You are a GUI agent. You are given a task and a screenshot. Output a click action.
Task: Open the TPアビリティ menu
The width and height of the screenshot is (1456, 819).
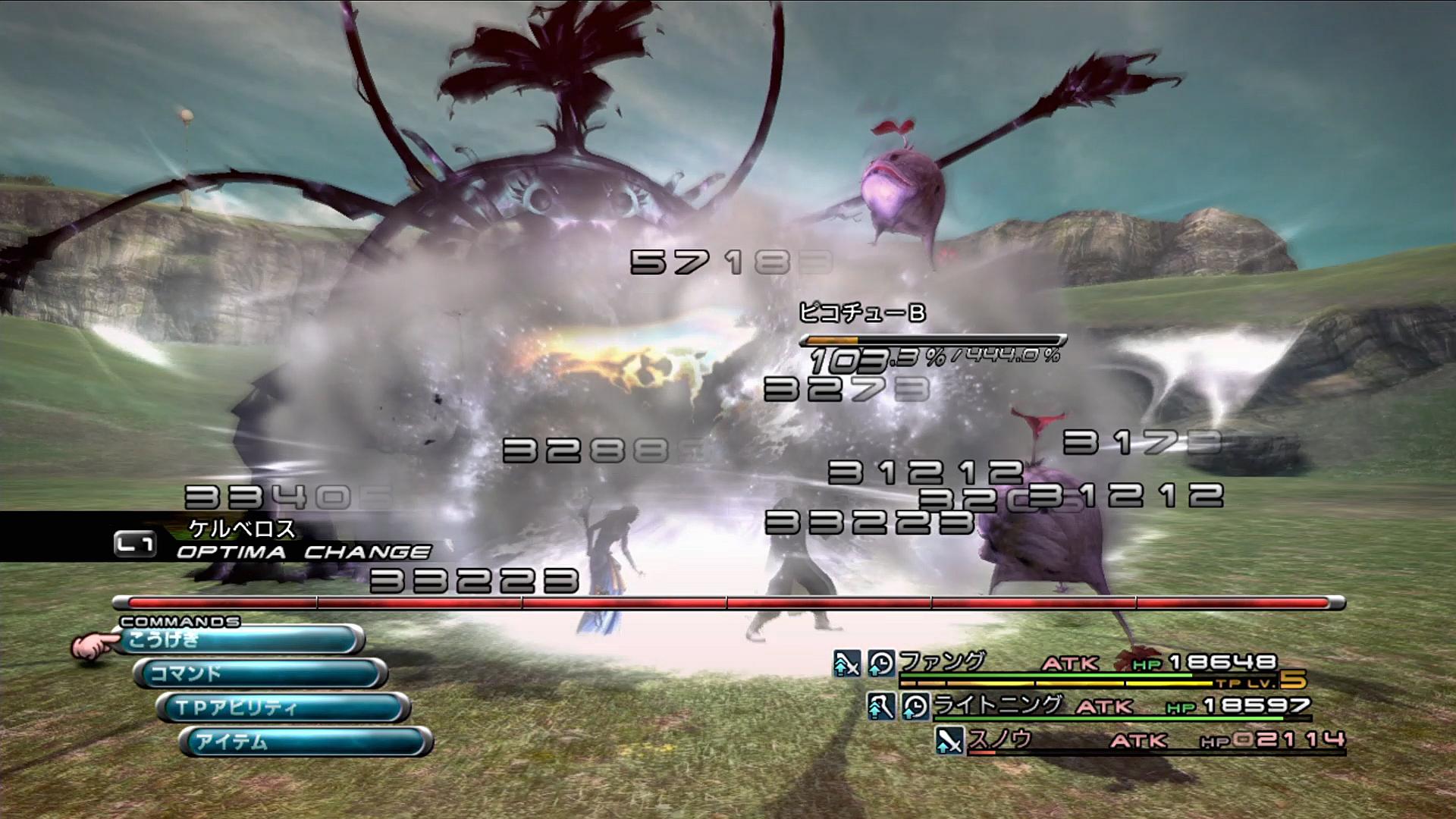pyautogui.click(x=283, y=708)
